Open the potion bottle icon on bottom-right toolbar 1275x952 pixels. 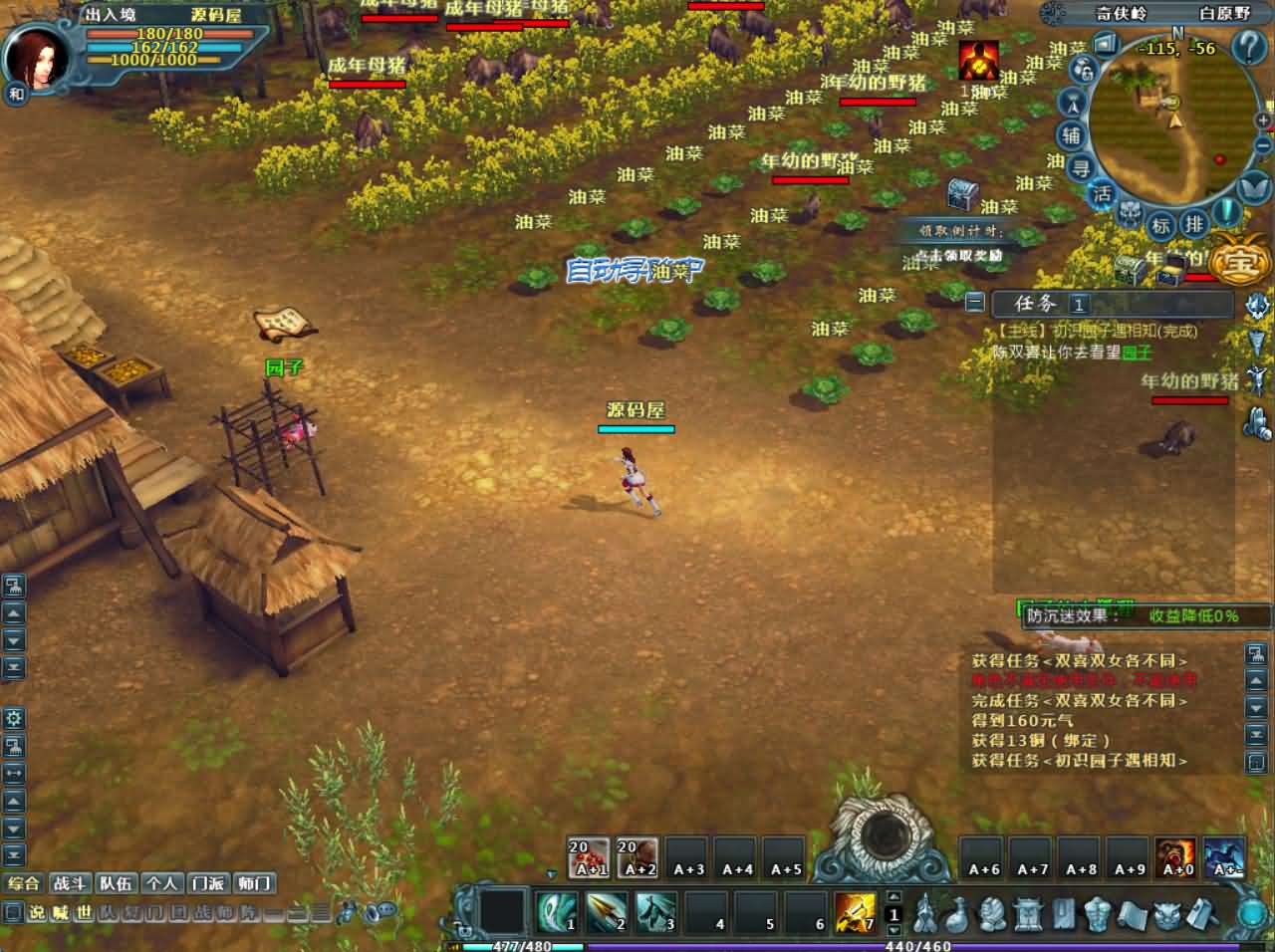click(x=957, y=915)
